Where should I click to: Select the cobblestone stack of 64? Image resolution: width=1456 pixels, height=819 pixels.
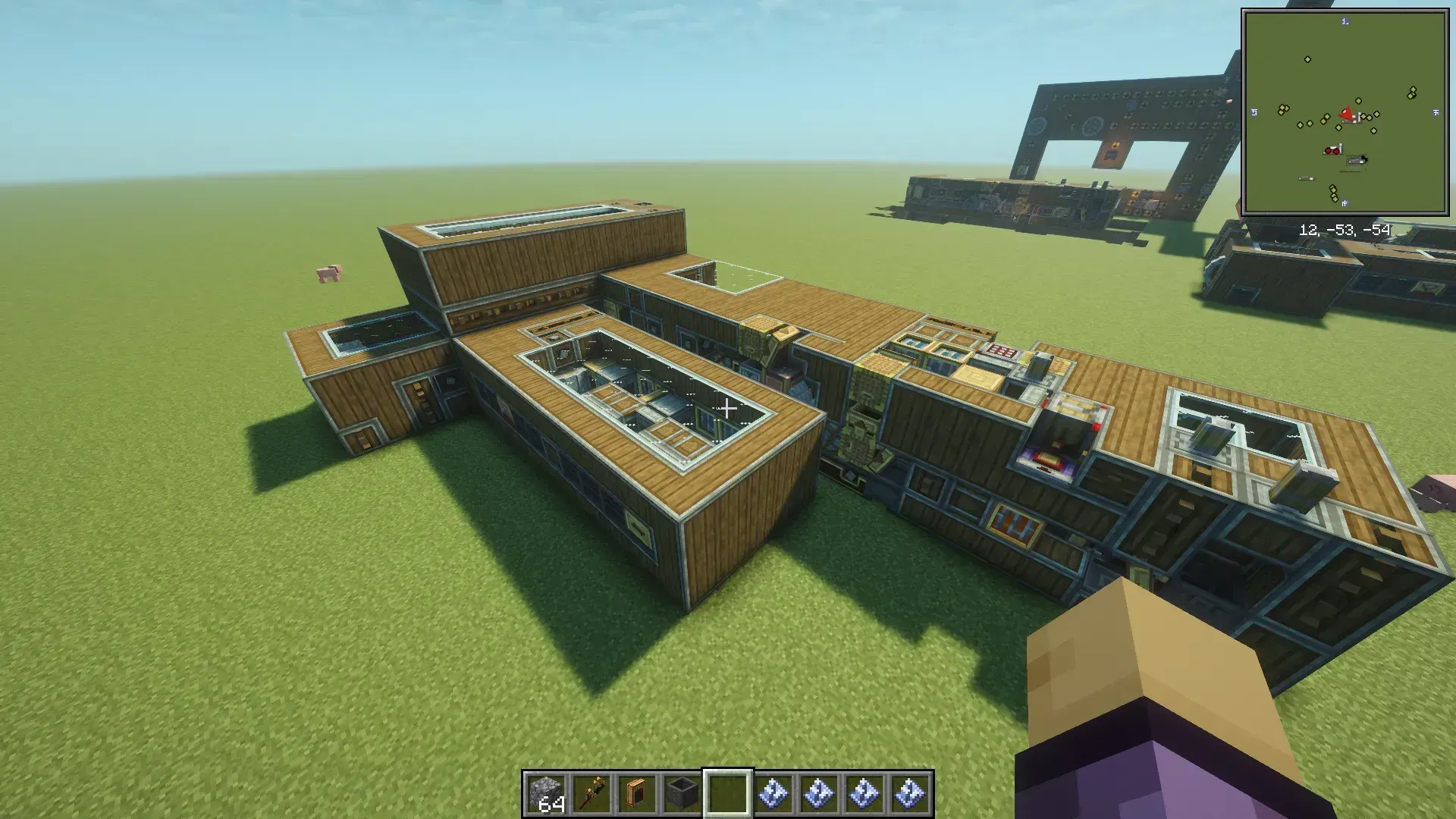(546, 793)
